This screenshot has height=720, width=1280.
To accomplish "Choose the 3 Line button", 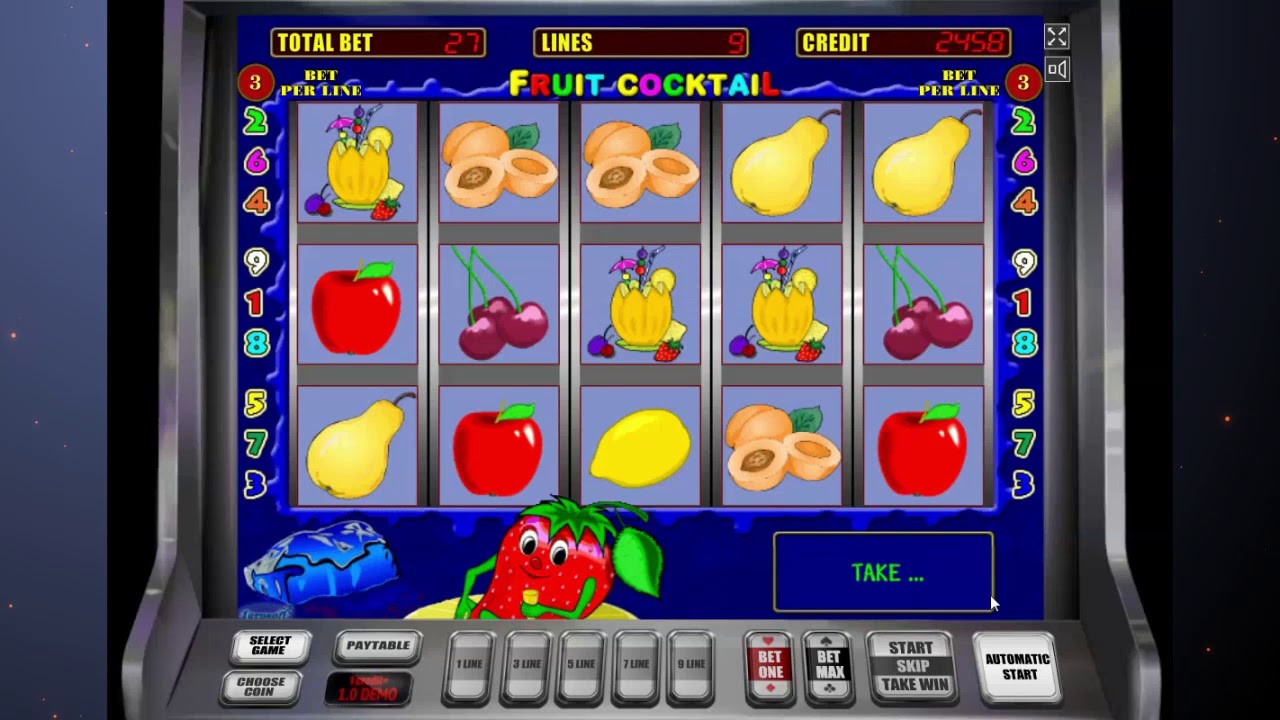I will pyautogui.click(x=526, y=665).
